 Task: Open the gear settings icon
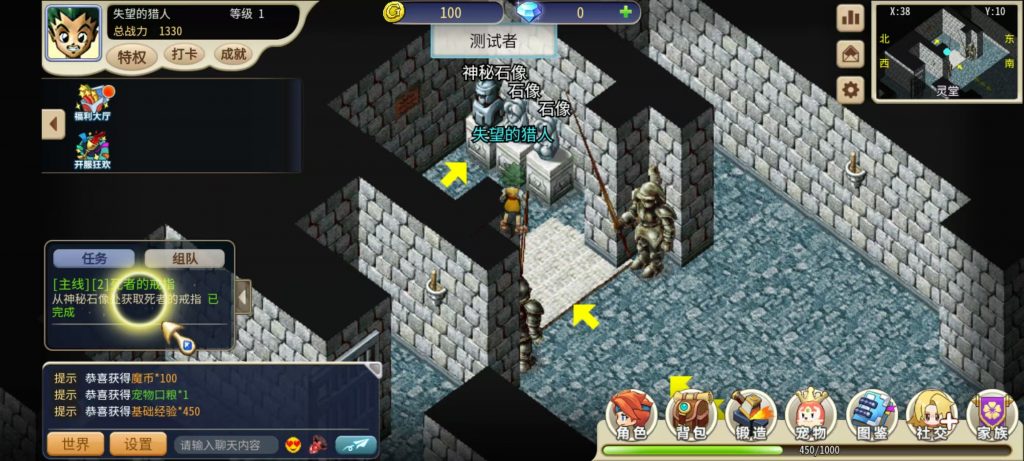pyautogui.click(x=850, y=90)
